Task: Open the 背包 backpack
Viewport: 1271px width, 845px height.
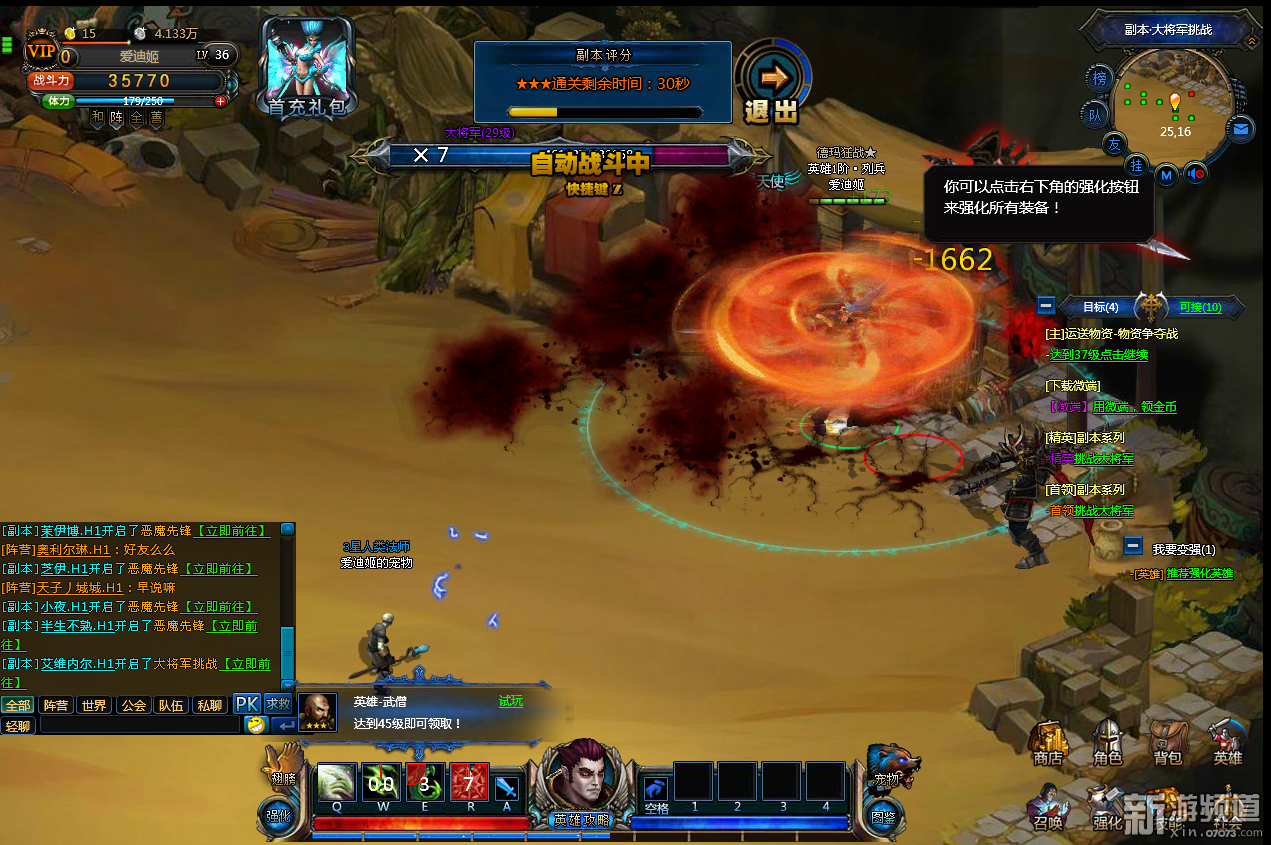Action: click(1167, 742)
